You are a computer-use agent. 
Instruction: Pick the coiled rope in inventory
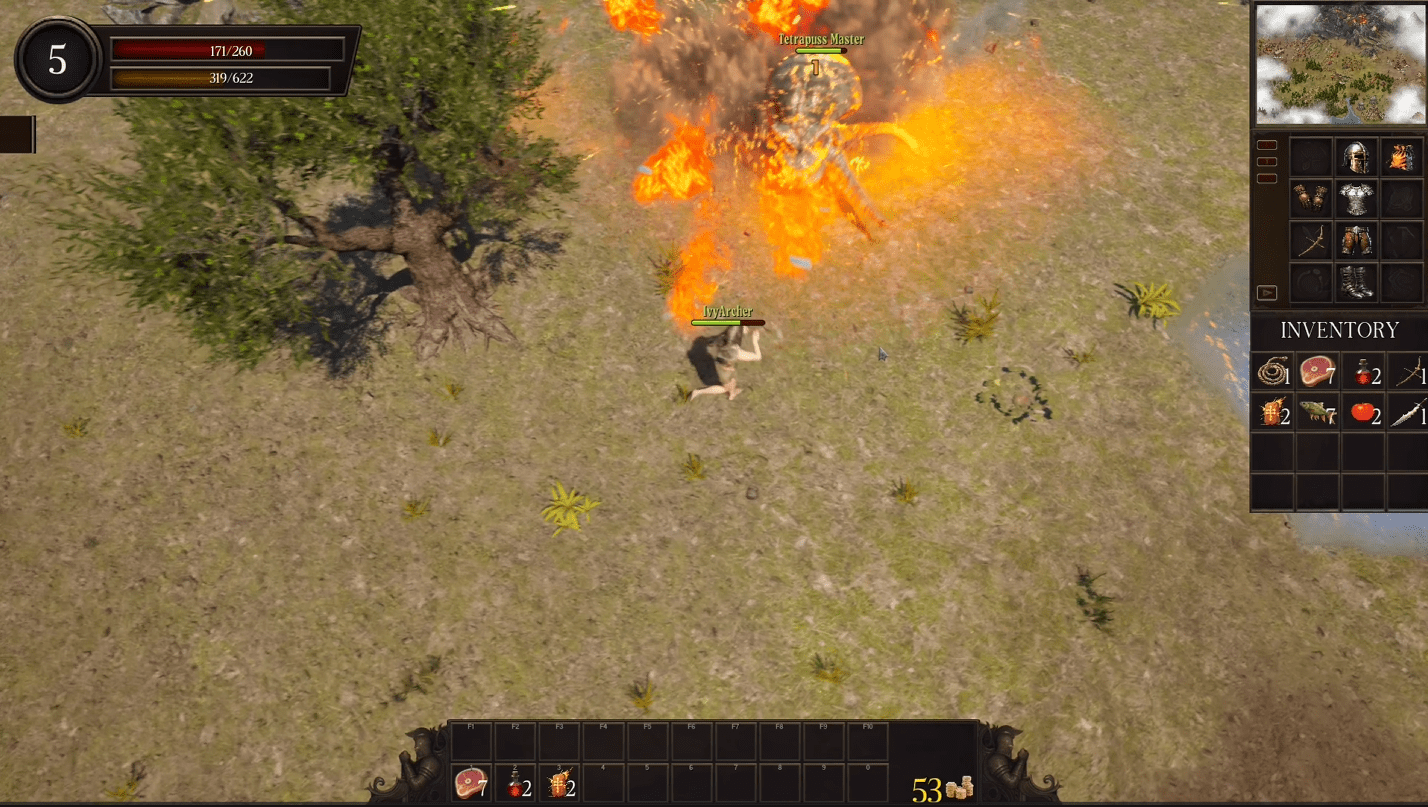[1272, 373]
